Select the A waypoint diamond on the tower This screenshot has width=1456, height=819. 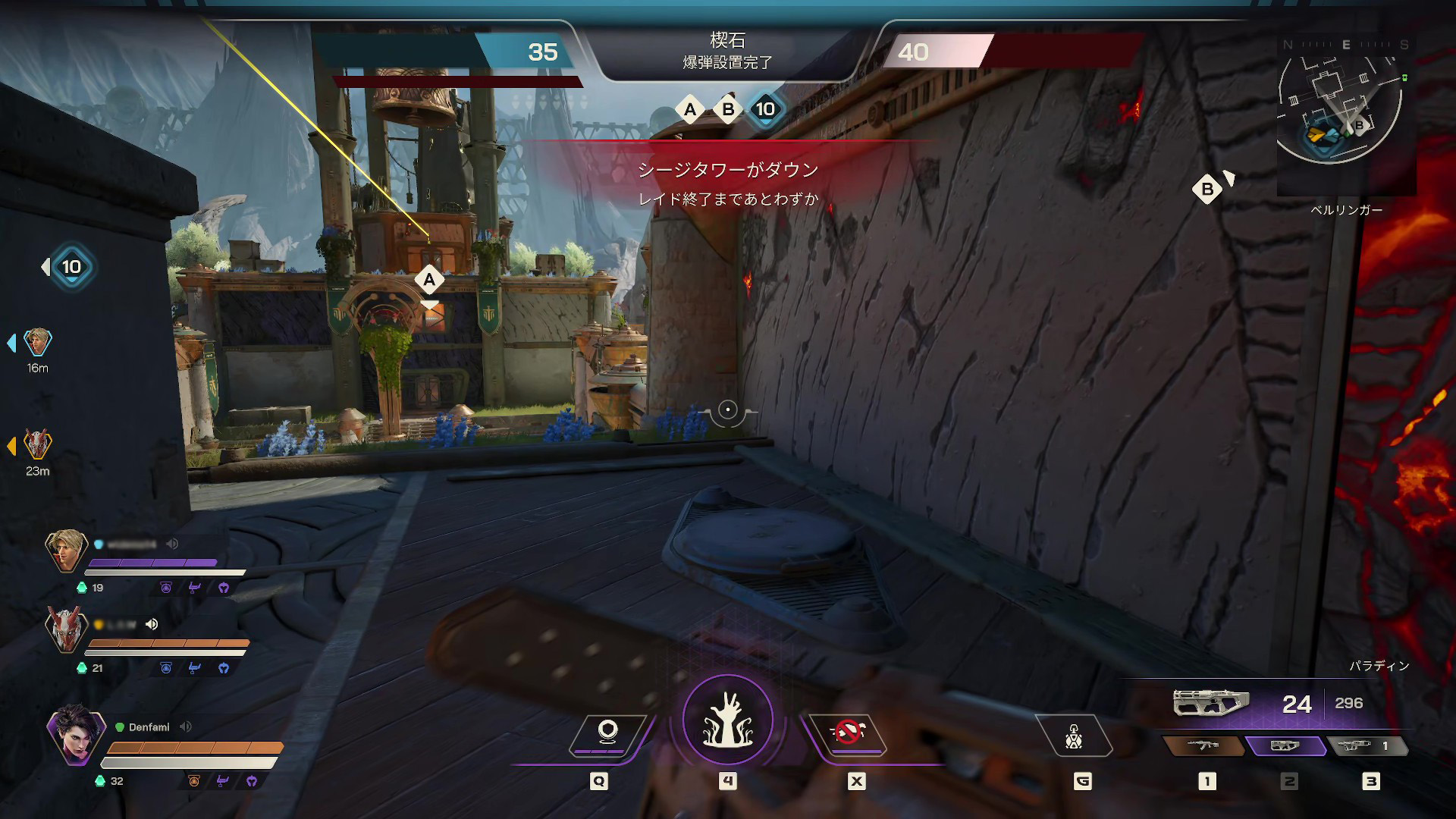[429, 280]
